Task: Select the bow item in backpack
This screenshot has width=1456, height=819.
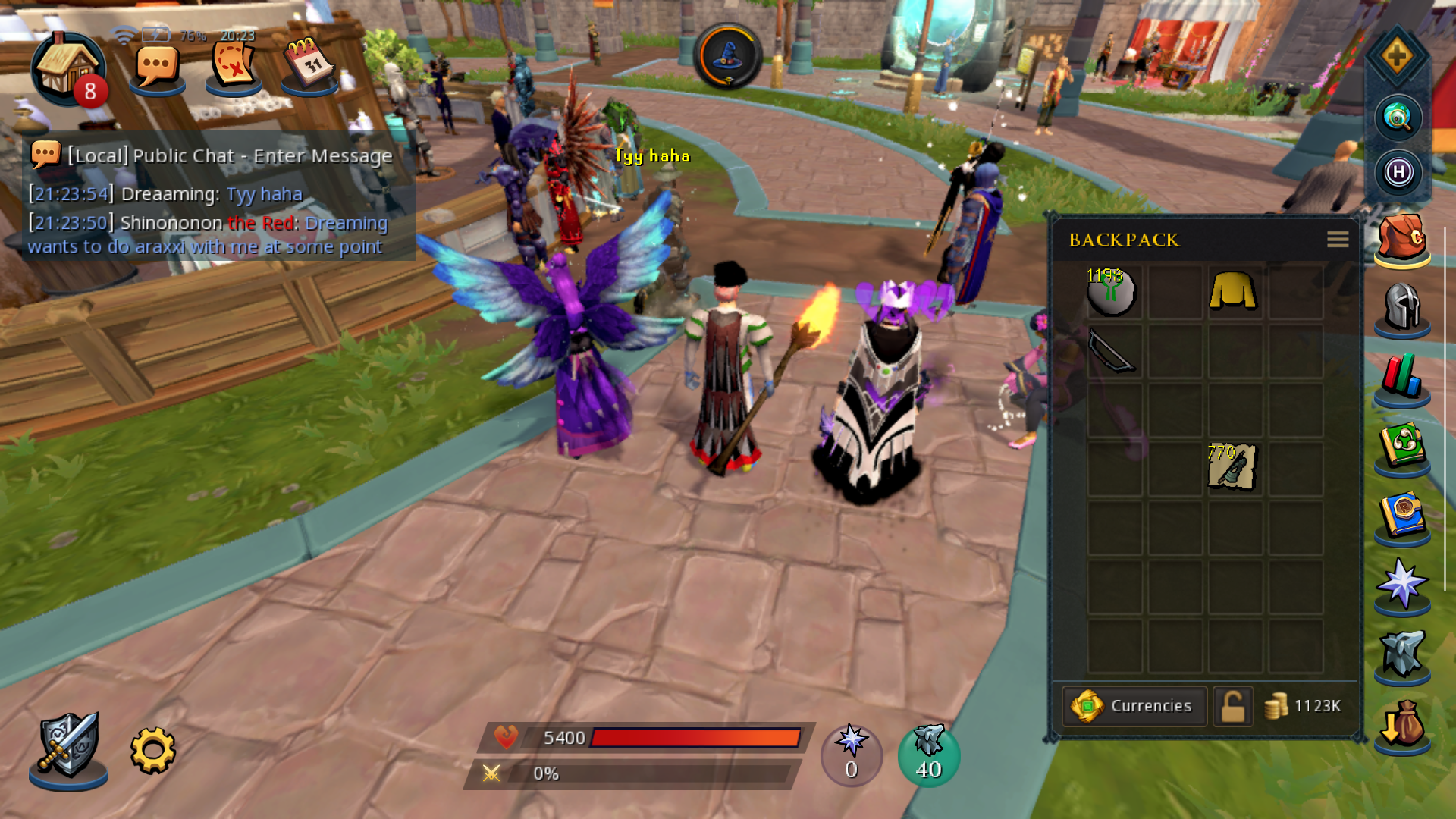Action: pyautogui.click(x=1112, y=351)
